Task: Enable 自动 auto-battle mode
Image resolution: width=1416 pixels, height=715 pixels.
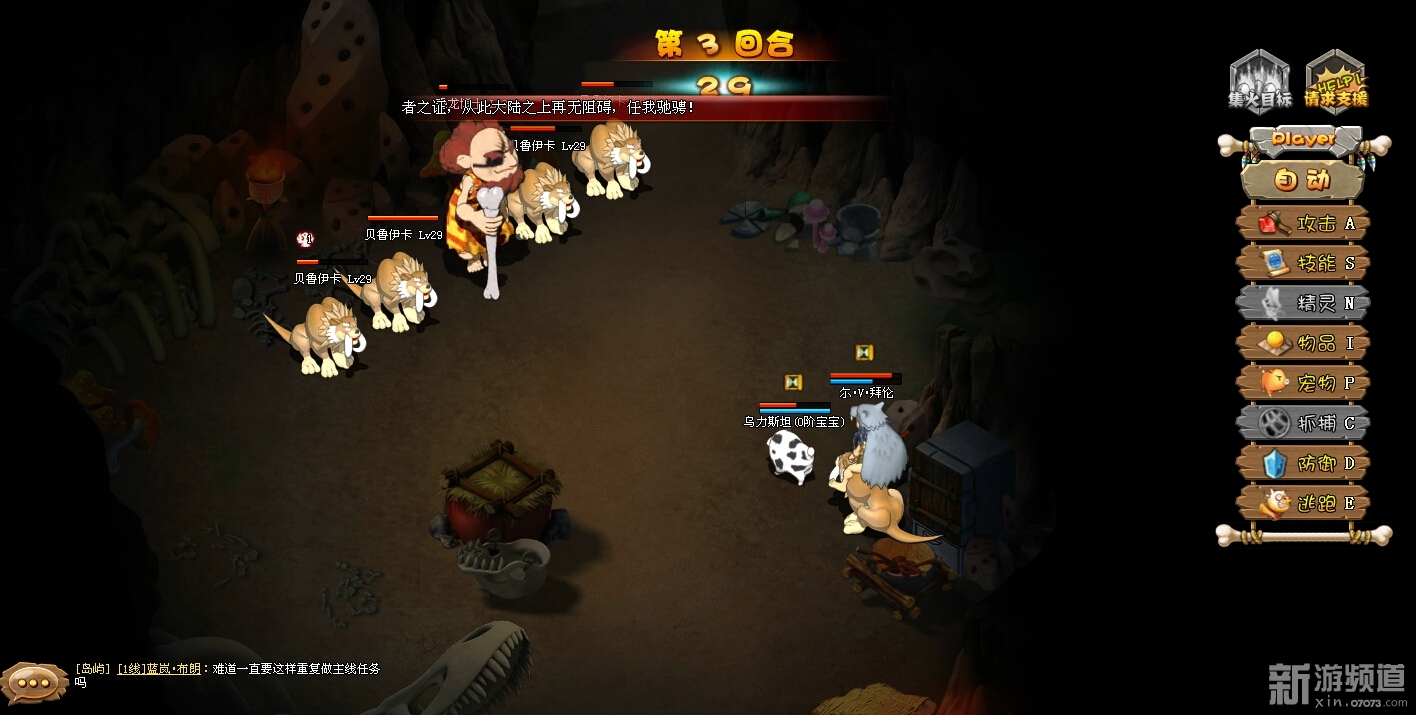Action: click(1303, 181)
